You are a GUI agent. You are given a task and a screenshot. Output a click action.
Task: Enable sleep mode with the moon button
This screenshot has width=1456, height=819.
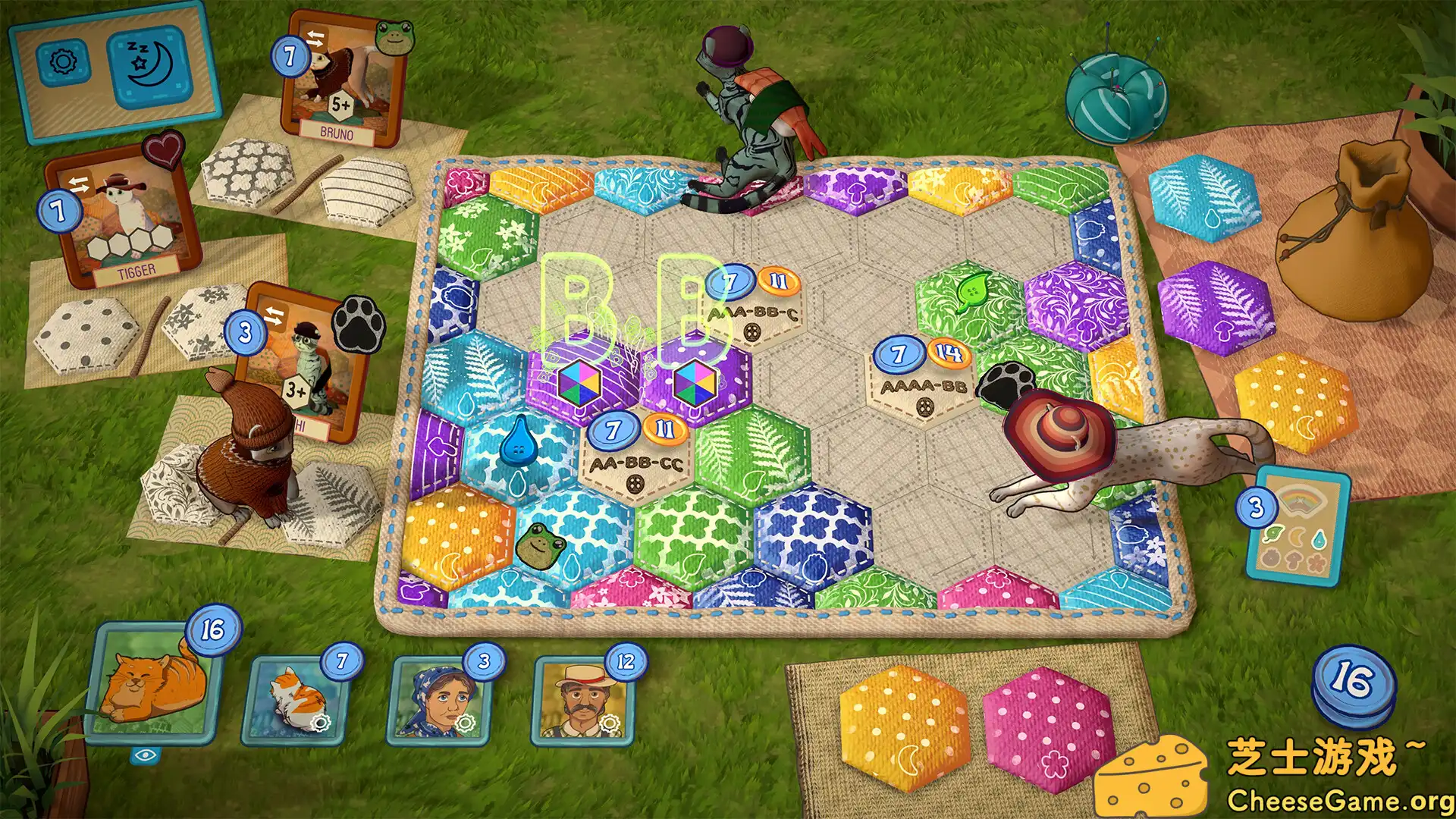(149, 64)
